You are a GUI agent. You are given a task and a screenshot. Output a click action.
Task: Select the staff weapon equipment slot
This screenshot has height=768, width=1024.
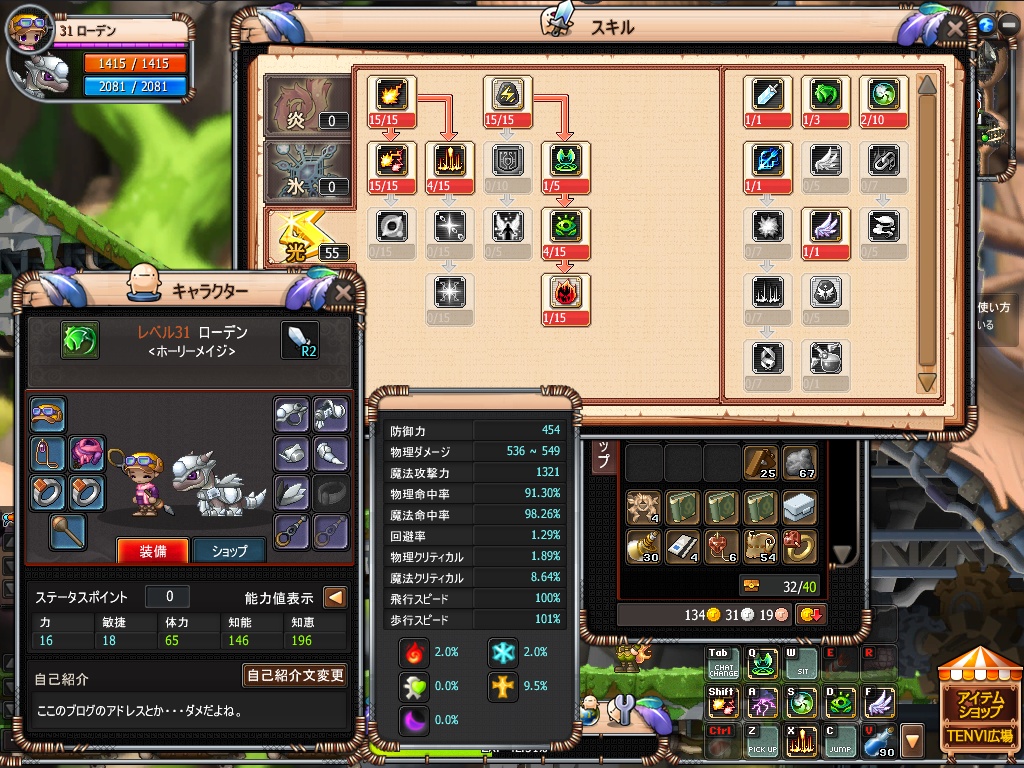coord(68,531)
